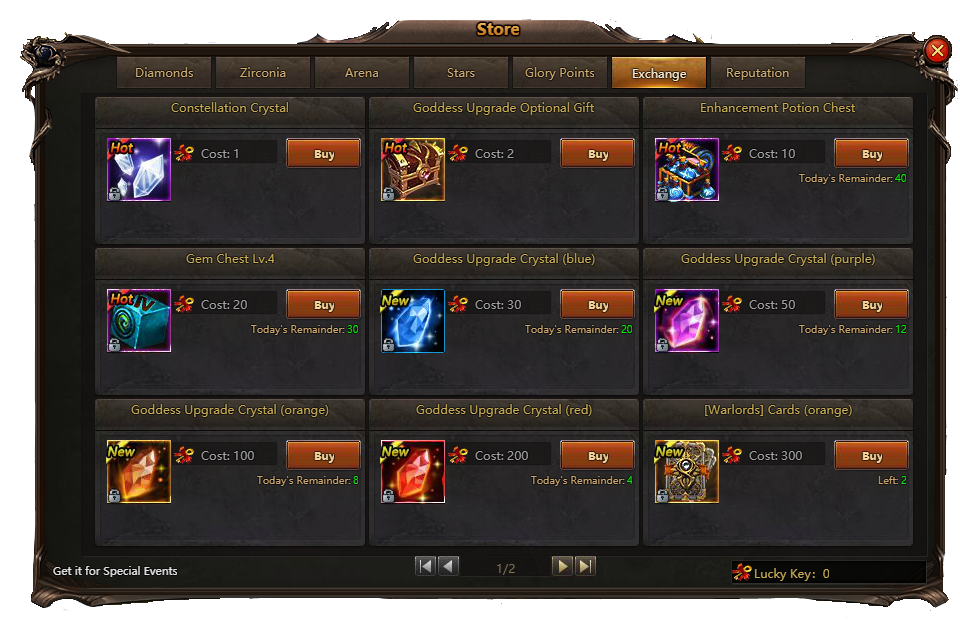Buy the blue Goddess Upgrade Crystal

[x=598, y=305]
